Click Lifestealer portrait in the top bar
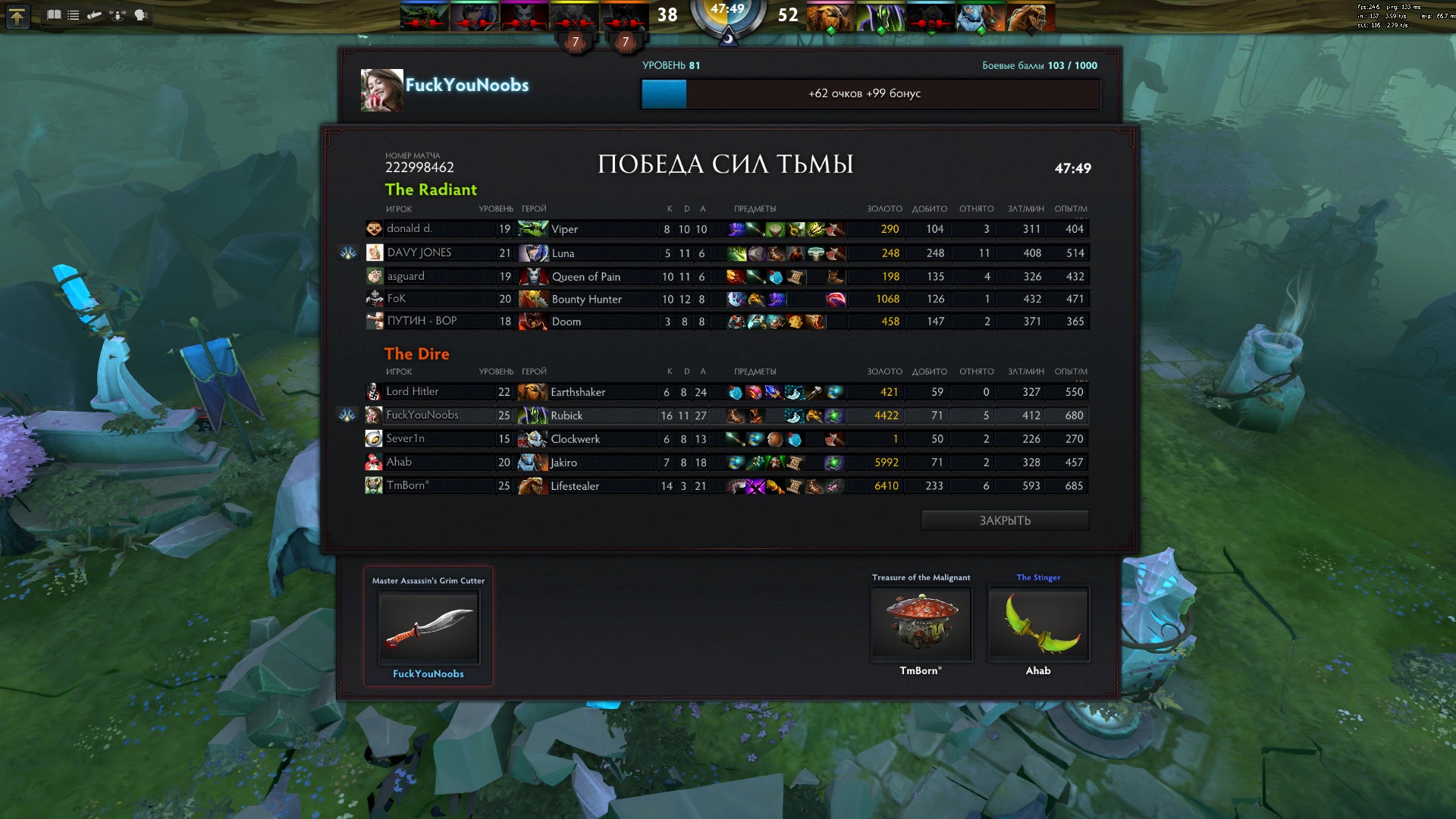1456x819 pixels. [1028, 17]
